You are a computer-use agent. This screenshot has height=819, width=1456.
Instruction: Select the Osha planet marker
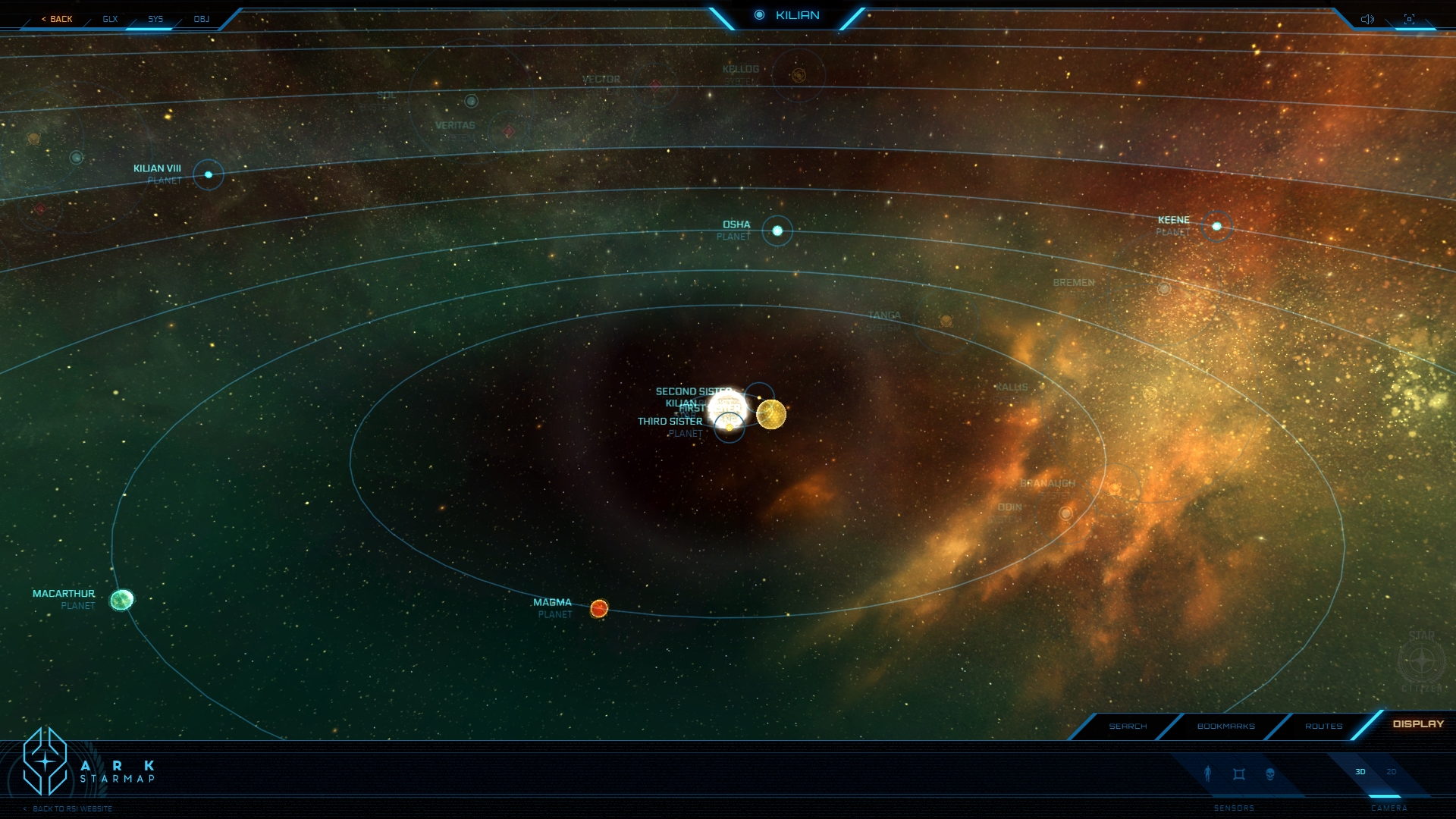777,231
